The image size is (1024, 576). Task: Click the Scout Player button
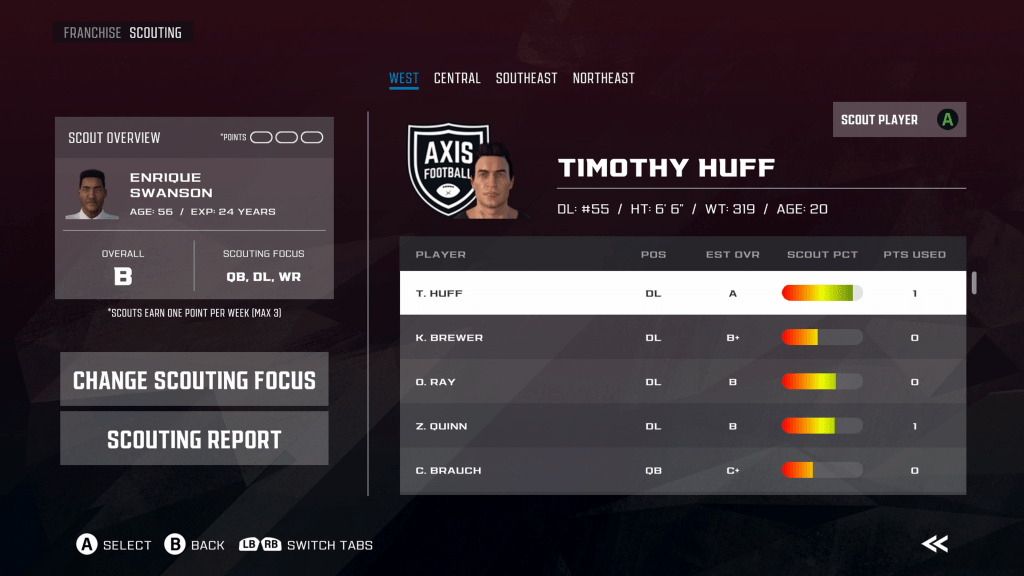[x=899, y=120]
